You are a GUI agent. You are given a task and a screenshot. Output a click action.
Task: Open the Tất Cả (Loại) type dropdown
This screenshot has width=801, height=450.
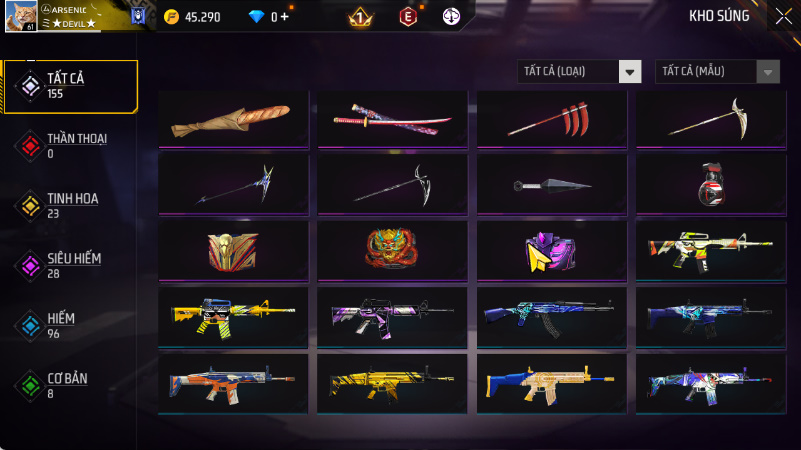click(579, 71)
